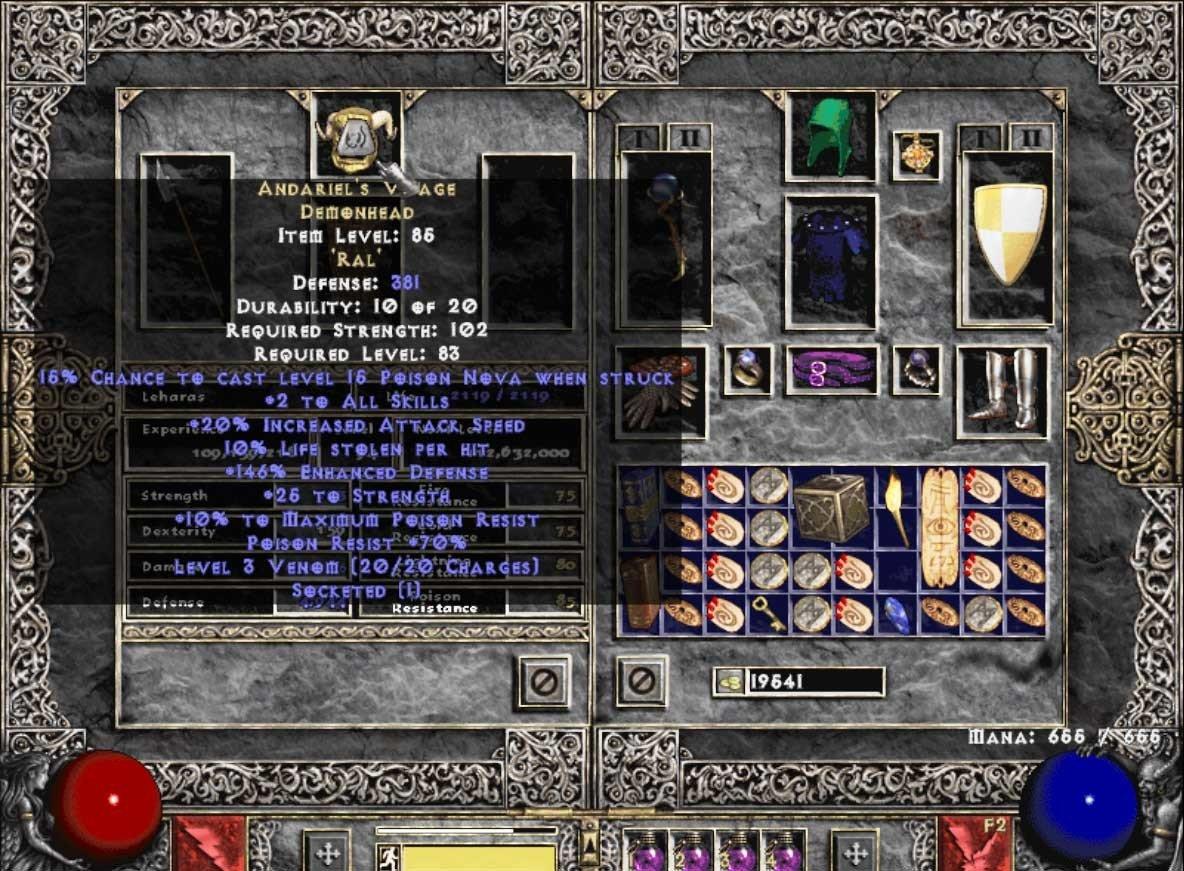Close the player inventory panel

641,681
